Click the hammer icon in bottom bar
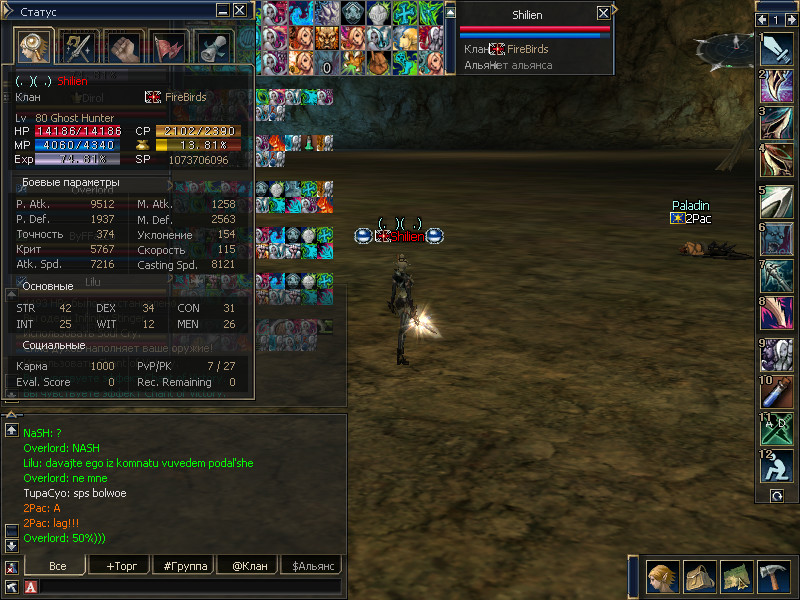 (773, 578)
